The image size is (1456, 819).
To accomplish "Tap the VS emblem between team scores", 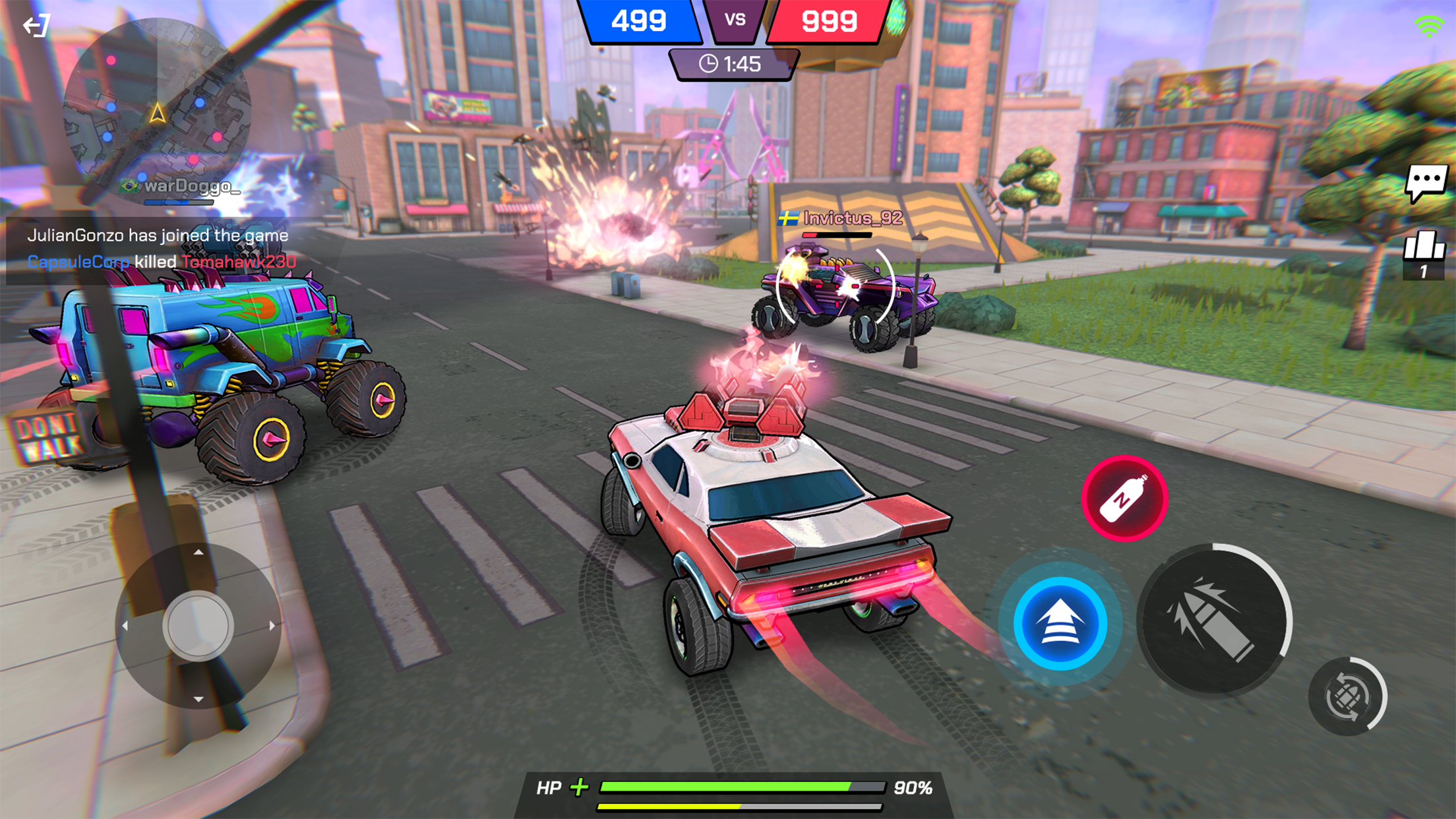I will tap(734, 18).
